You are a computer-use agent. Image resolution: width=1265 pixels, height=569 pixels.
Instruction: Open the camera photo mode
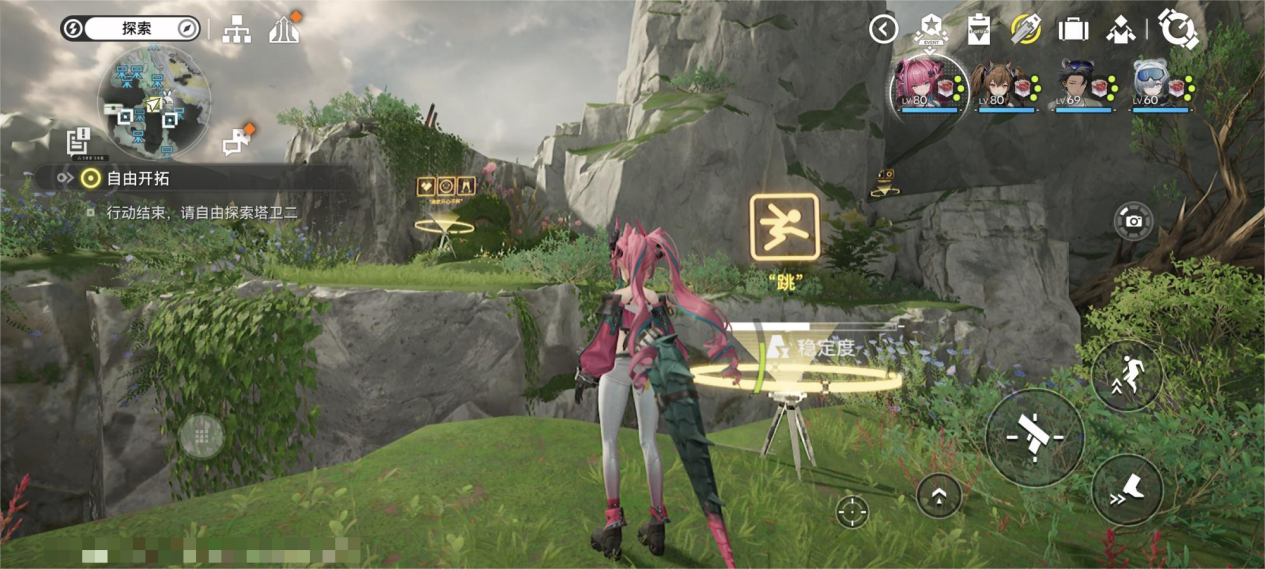[1134, 221]
